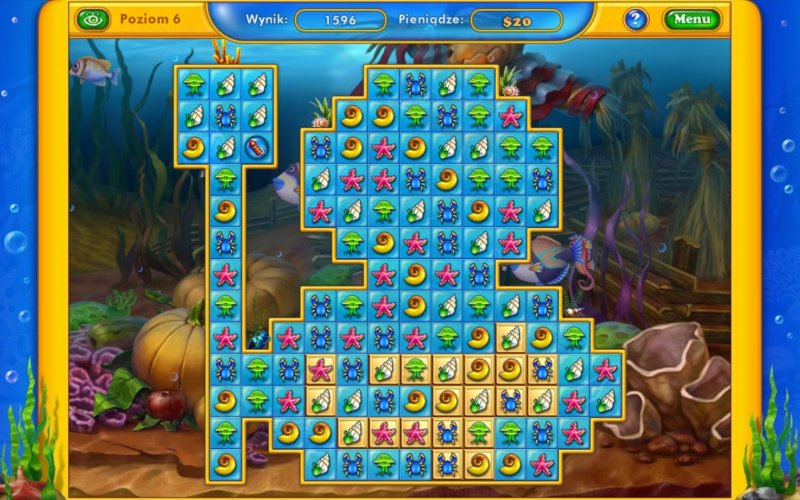Select the firecracker bonus tile

pyautogui.click(x=258, y=147)
